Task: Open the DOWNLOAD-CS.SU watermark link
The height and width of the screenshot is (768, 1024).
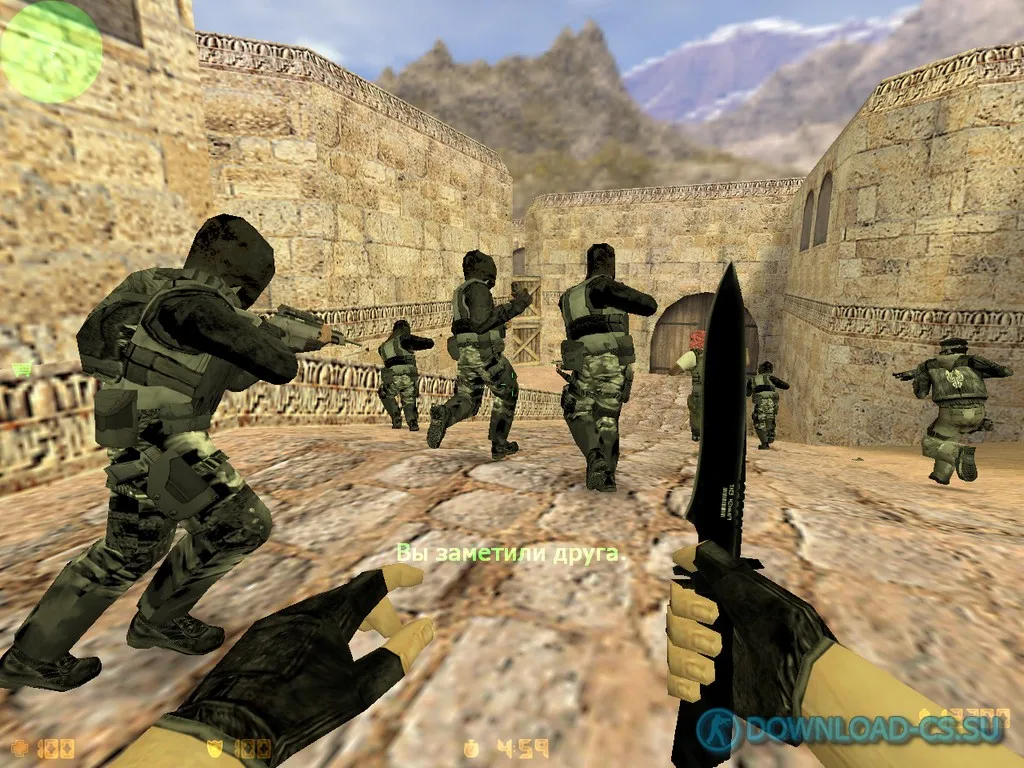Action: (x=860, y=729)
